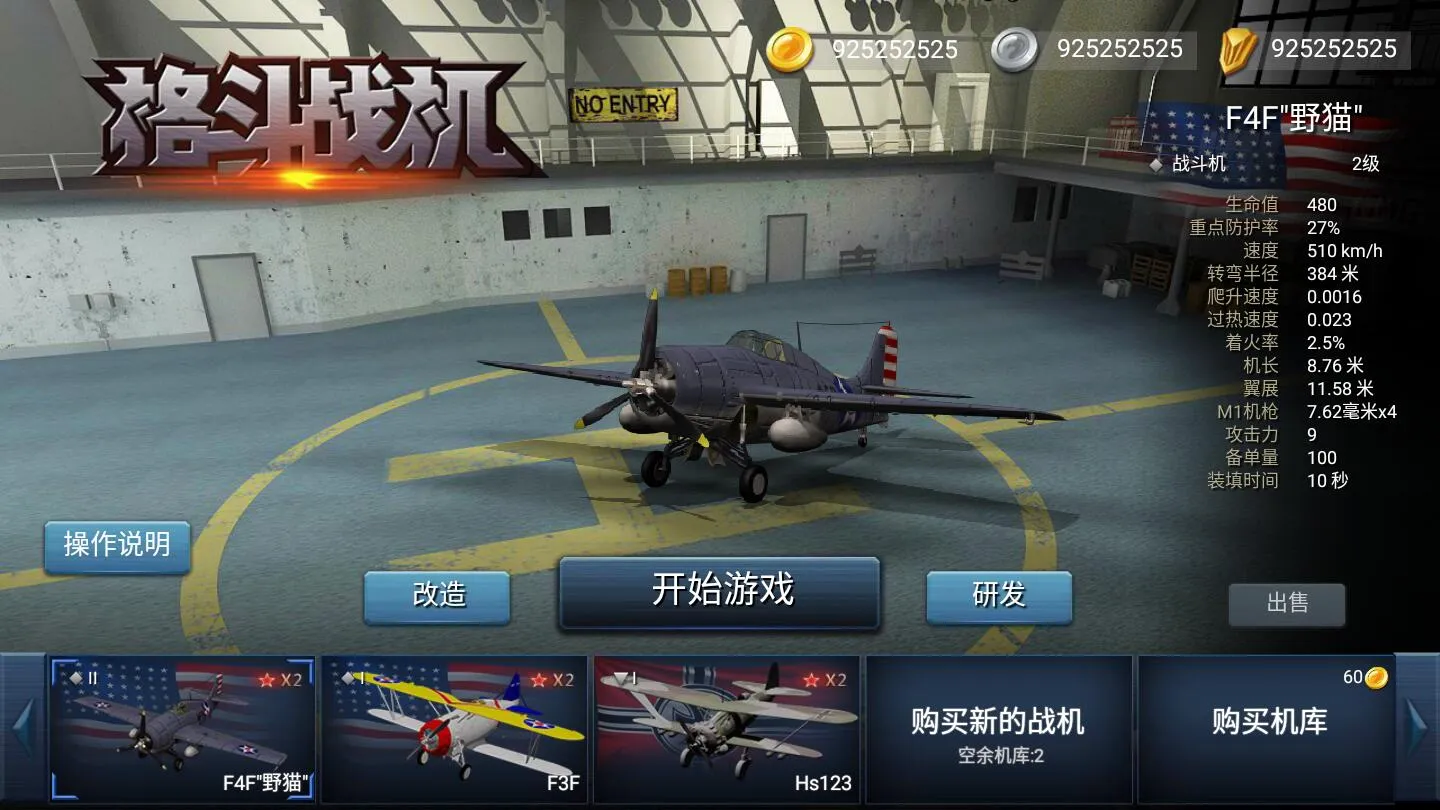The width and height of the screenshot is (1440, 810).
Task: Click the gold ingot currency icon
Action: (1237, 48)
